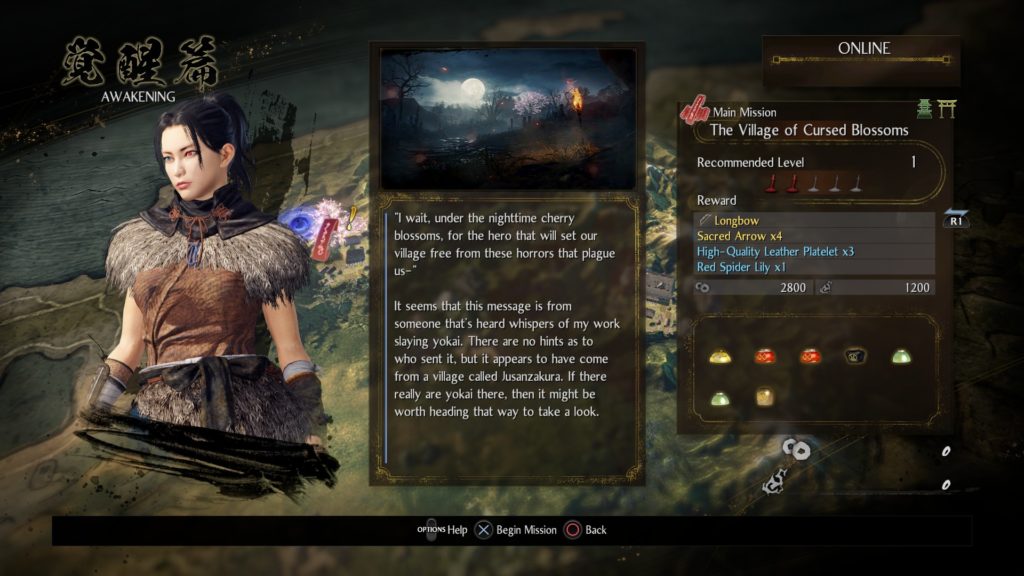
Task: Open the ONLINE panel
Action: (x=861, y=49)
